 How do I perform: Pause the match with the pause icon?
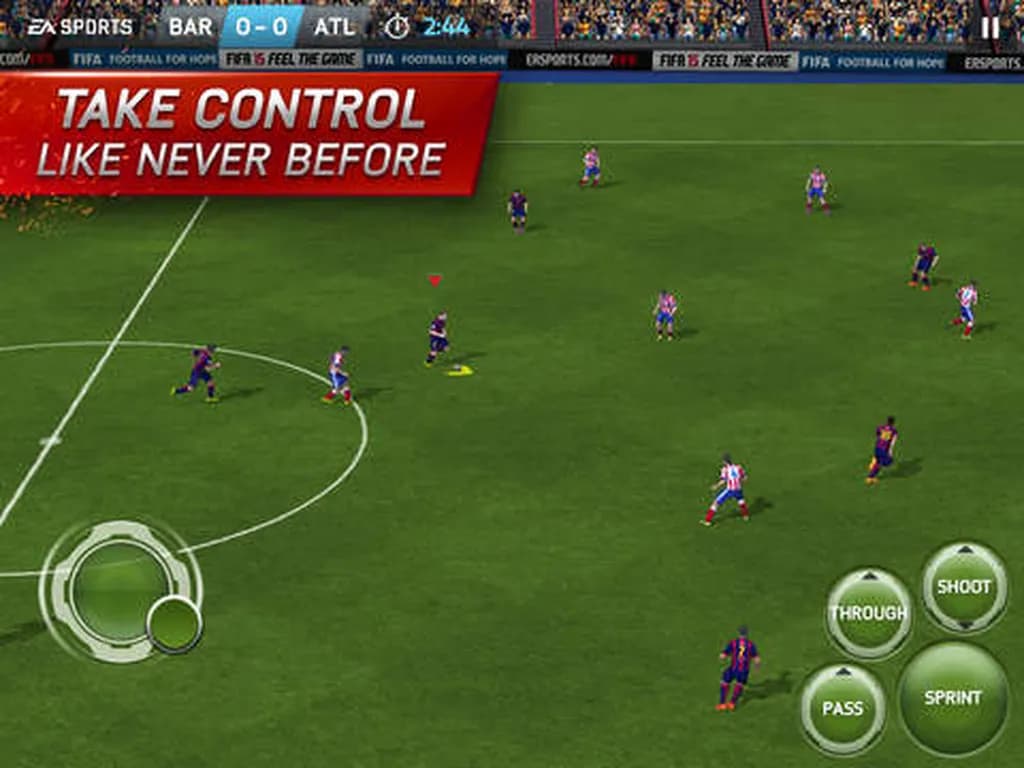coord(990,27)
